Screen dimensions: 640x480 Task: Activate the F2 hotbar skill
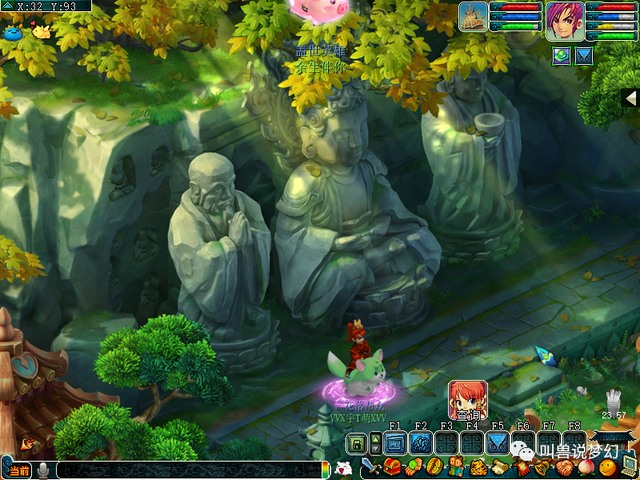(421, 442)
